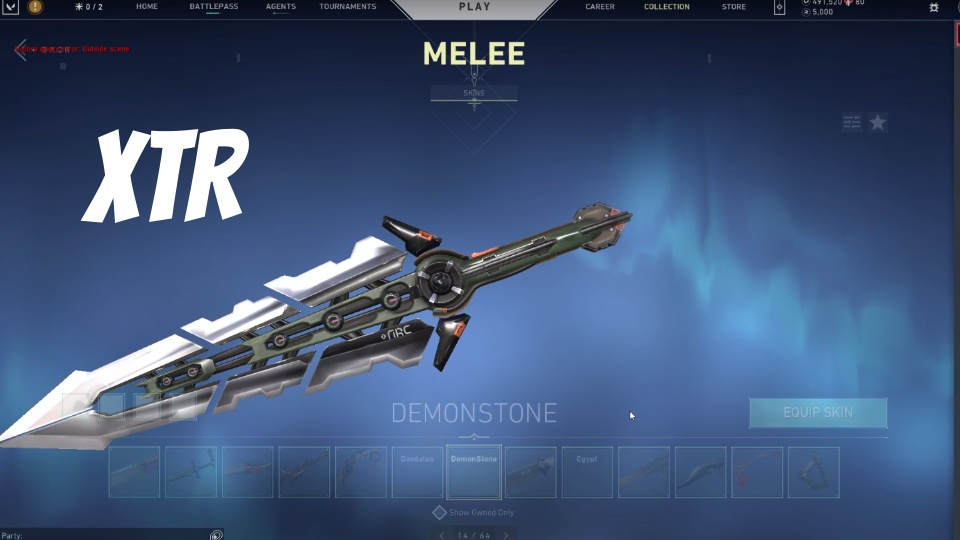Choose the Egypt skin tile
This screenshot has width=960, height=540.
(587, 472)
